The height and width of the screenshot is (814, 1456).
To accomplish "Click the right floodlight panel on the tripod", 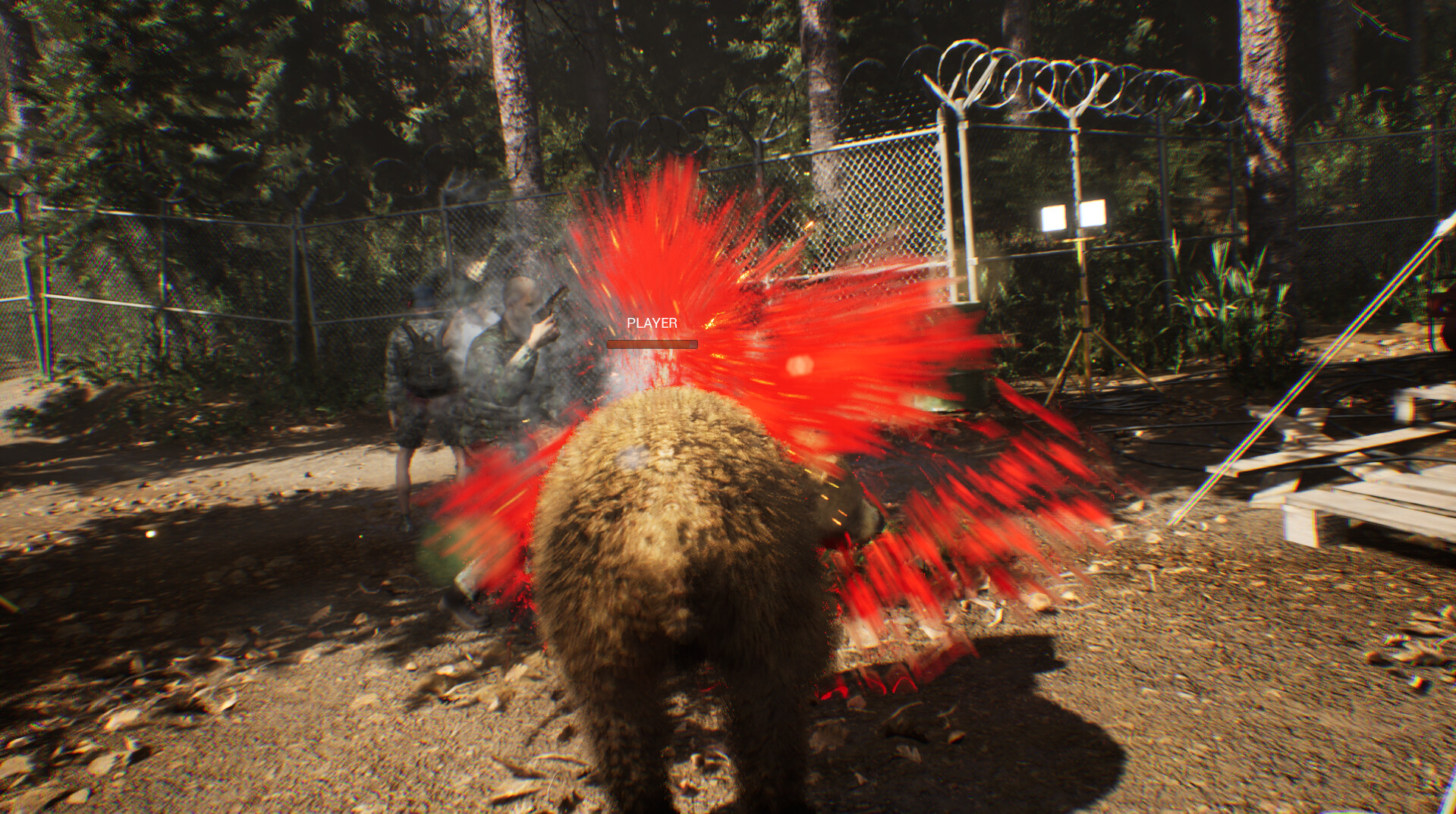I will pos(1093,211).
